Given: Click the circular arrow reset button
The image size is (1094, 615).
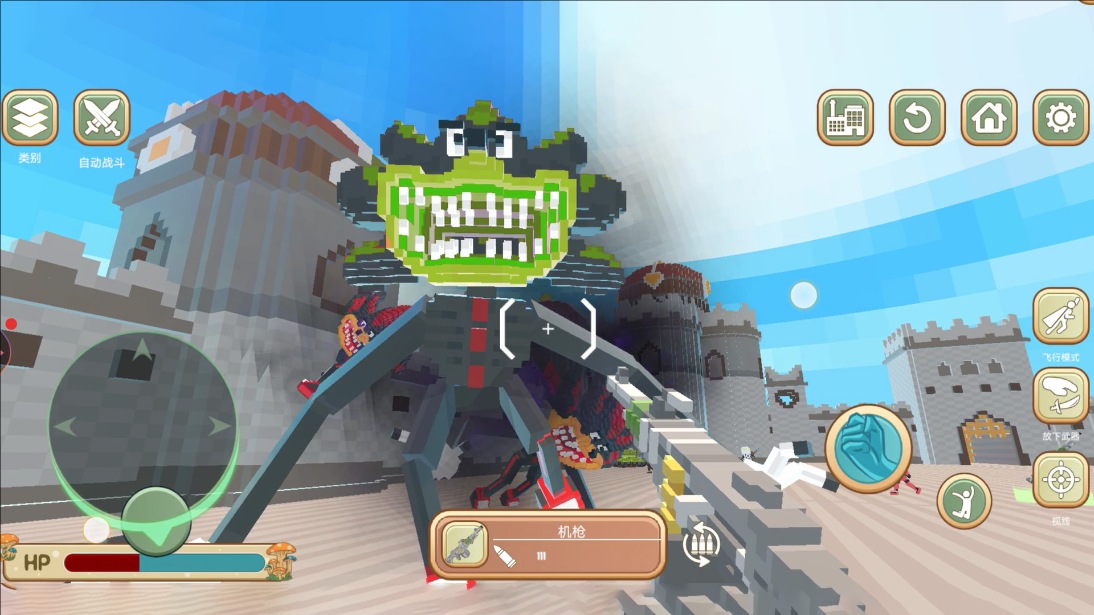Looking at the screenshot, I should [x=917, y=118].
